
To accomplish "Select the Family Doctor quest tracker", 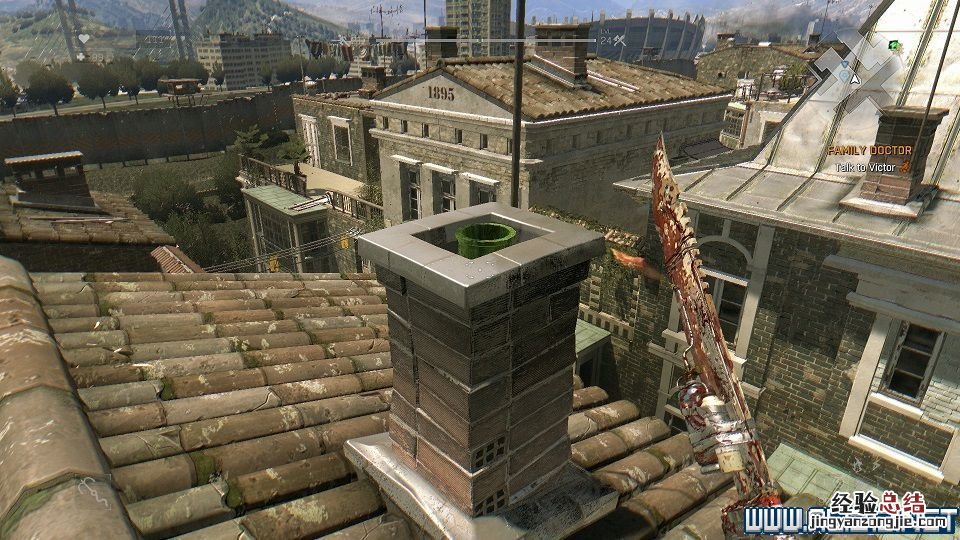I will click(869, 150).
